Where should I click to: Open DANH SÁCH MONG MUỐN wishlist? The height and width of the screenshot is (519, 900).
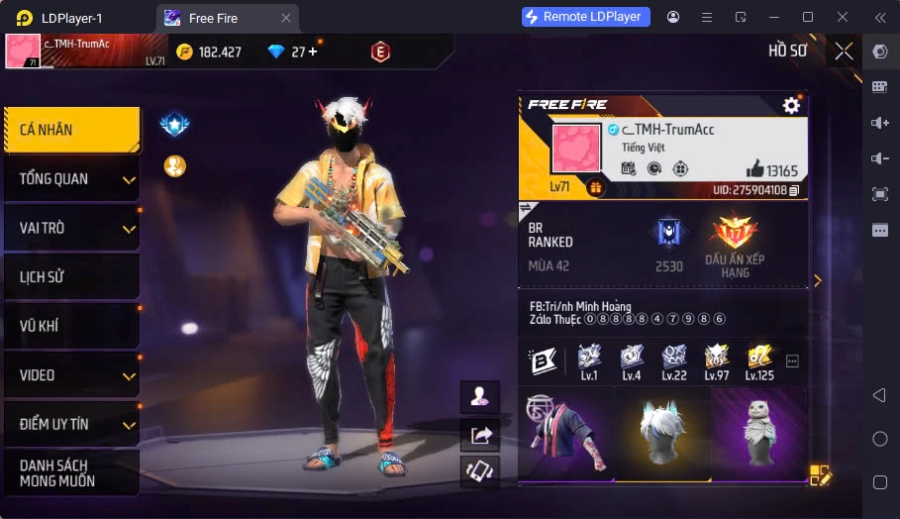tap(70, 473)
